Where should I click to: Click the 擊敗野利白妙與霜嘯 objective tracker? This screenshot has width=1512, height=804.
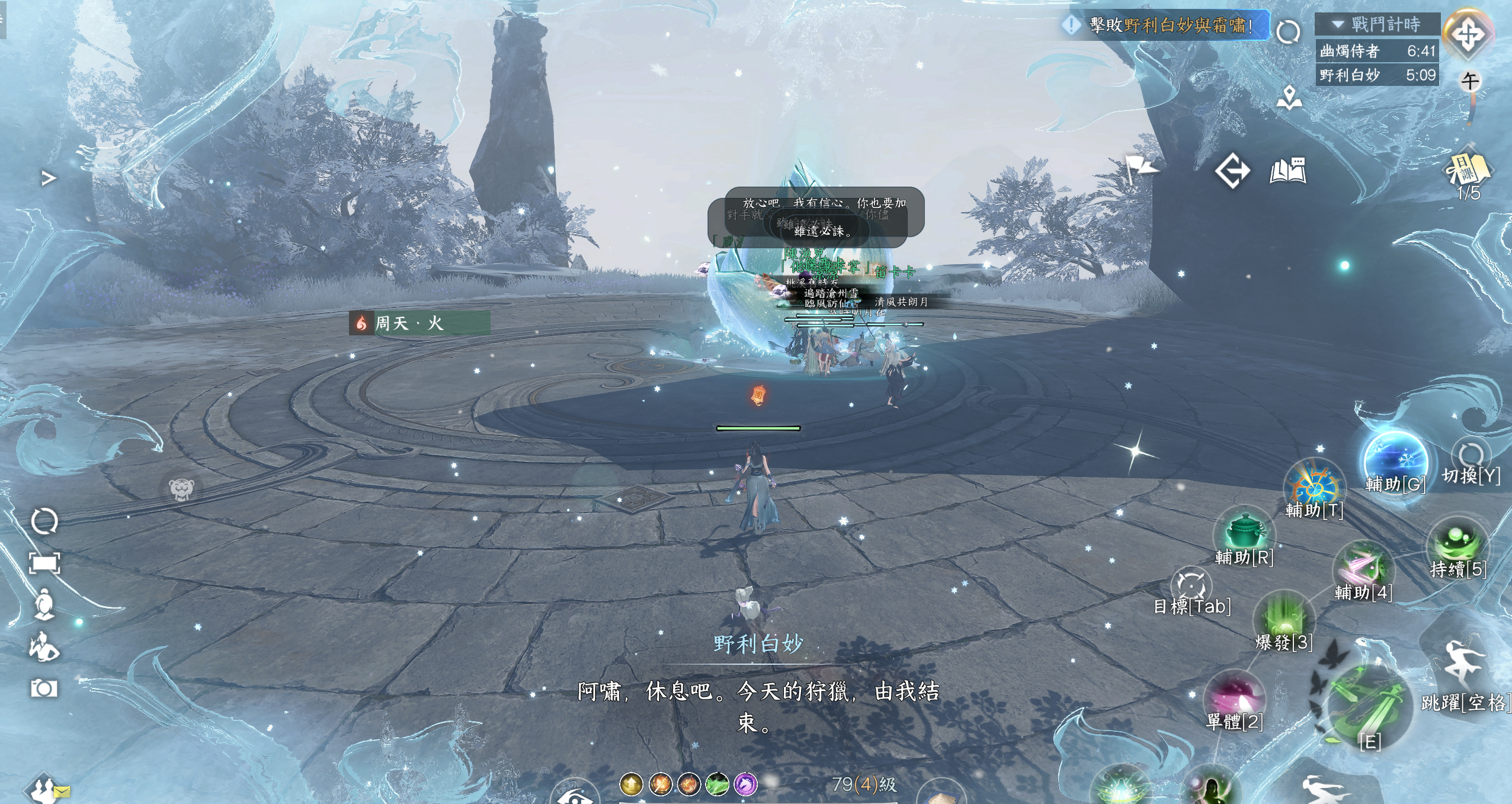[x=1164, y=25]
